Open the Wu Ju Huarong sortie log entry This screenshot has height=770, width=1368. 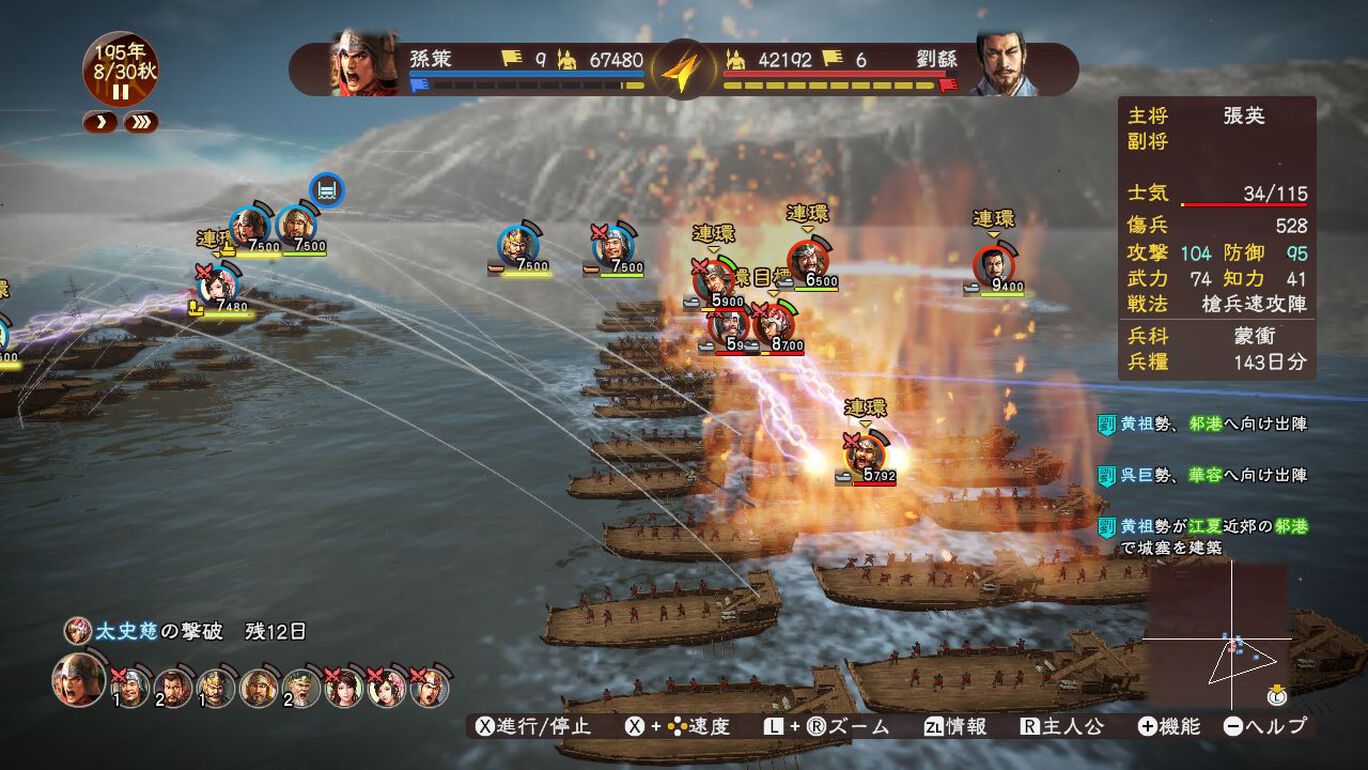coord(1202,475)
